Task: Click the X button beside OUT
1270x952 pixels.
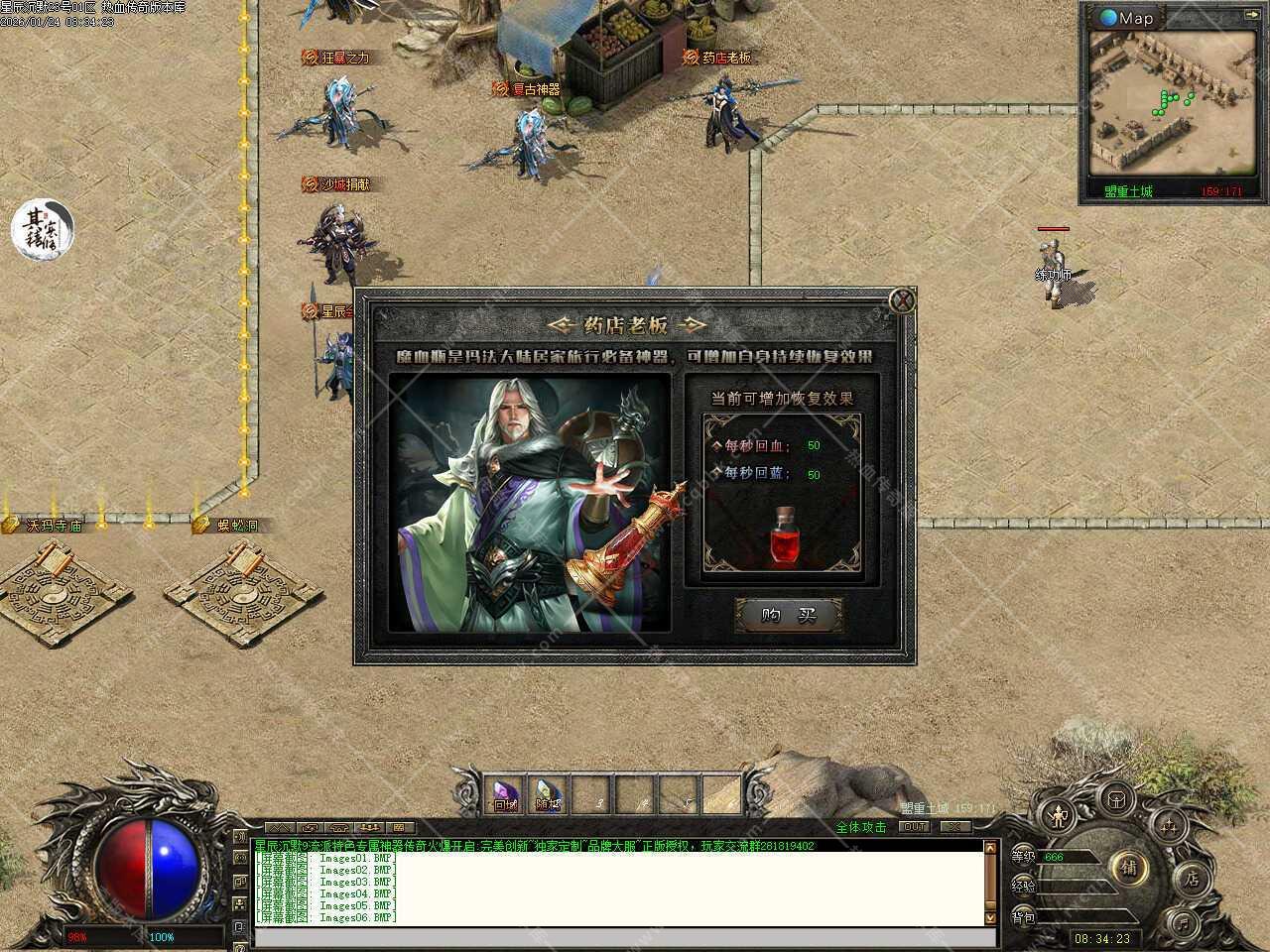Action: [x=955, y=827]
